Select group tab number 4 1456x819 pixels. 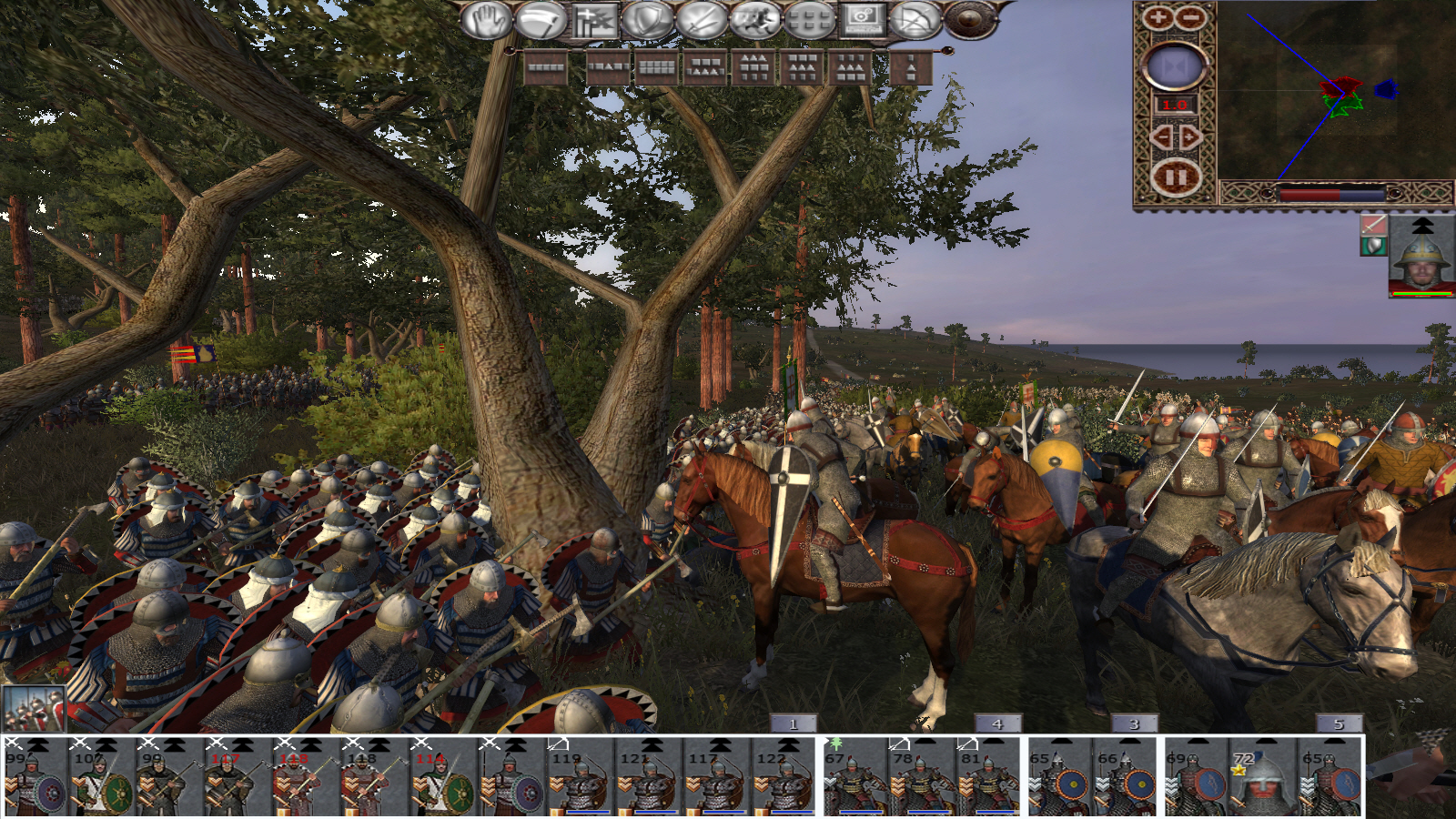[x=997, y=724]
